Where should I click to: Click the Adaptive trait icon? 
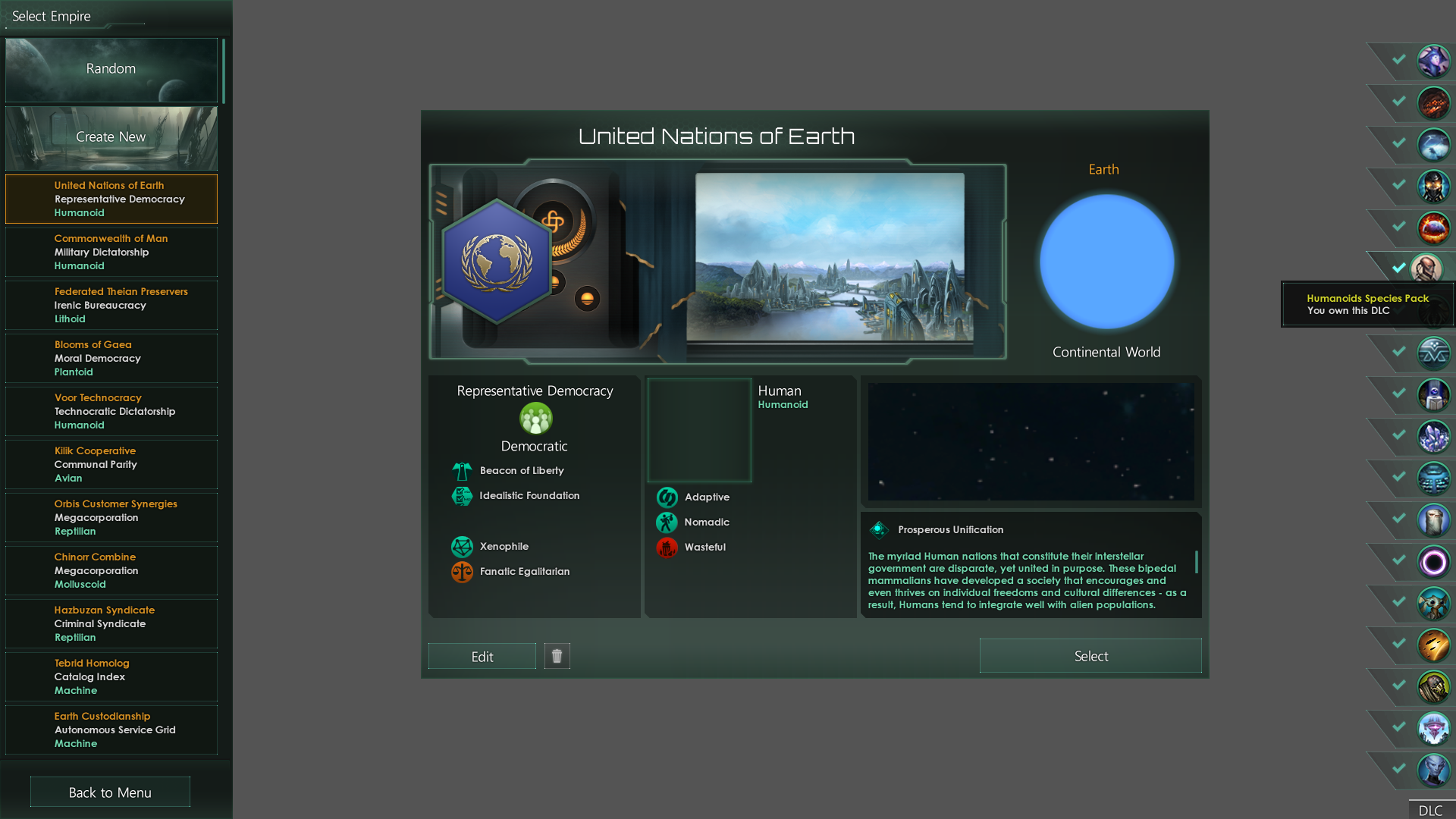pos(667,497)
